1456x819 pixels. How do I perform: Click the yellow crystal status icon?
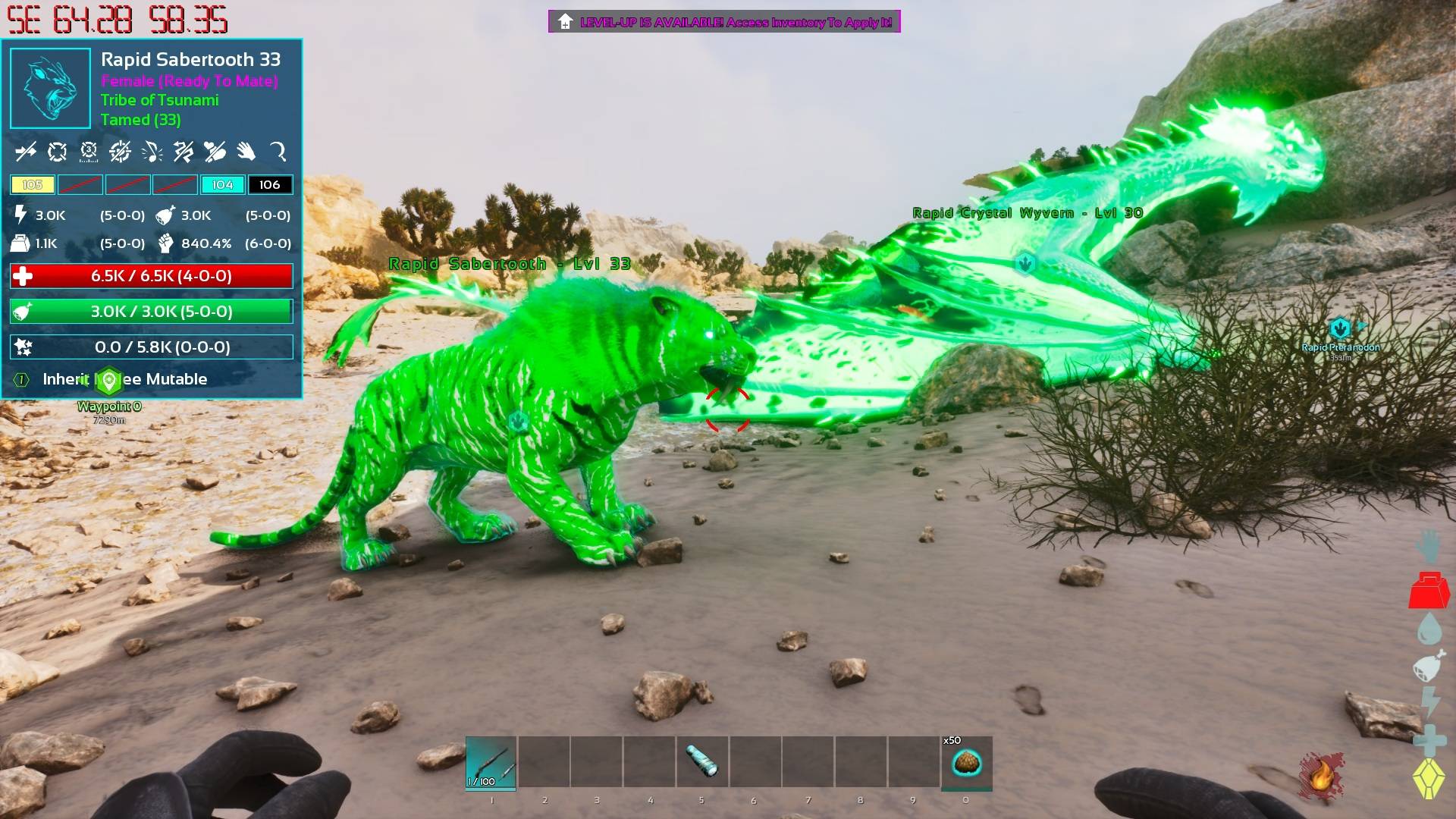tap(1429, 779)
